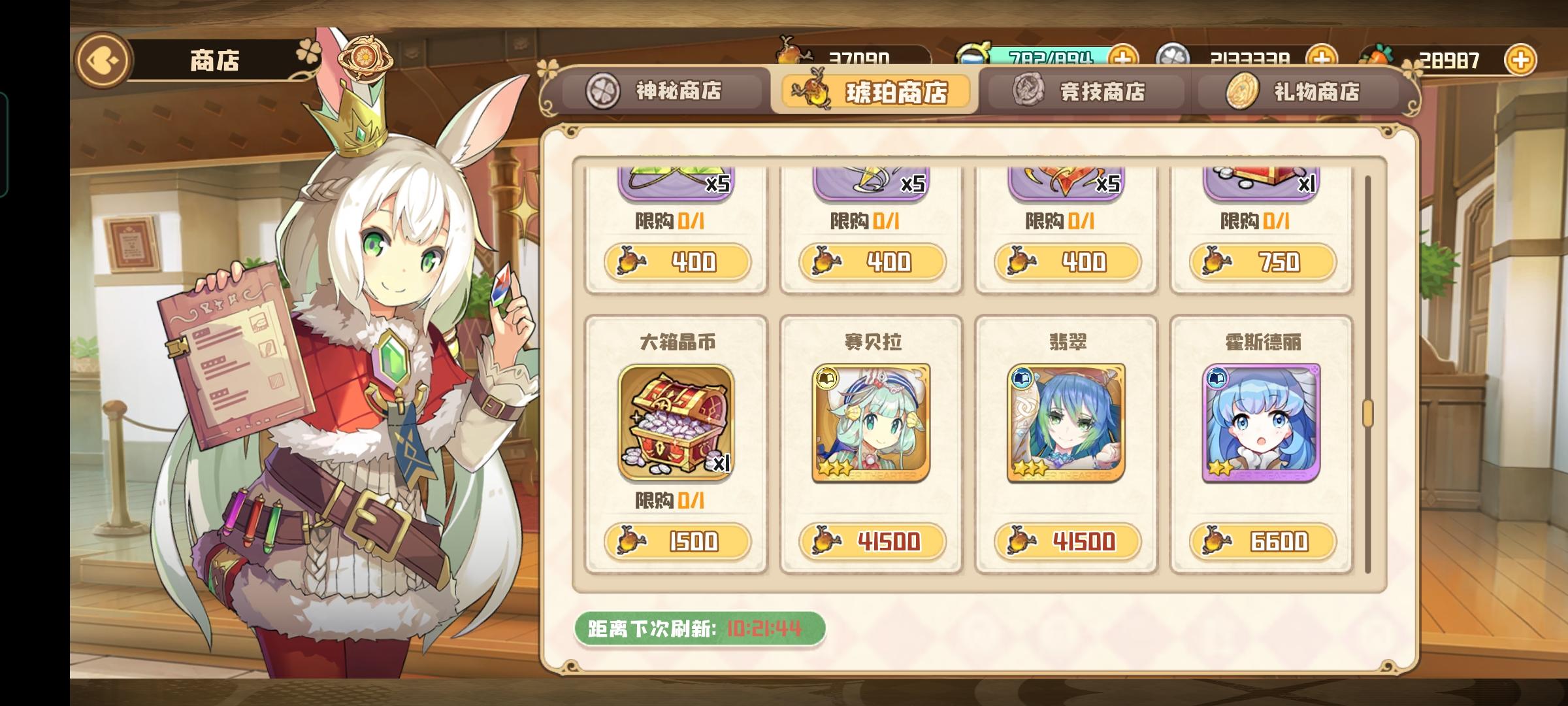Switch to the 神秘商店 tab
Screen dimensions: 1568x706
[661, 92]
